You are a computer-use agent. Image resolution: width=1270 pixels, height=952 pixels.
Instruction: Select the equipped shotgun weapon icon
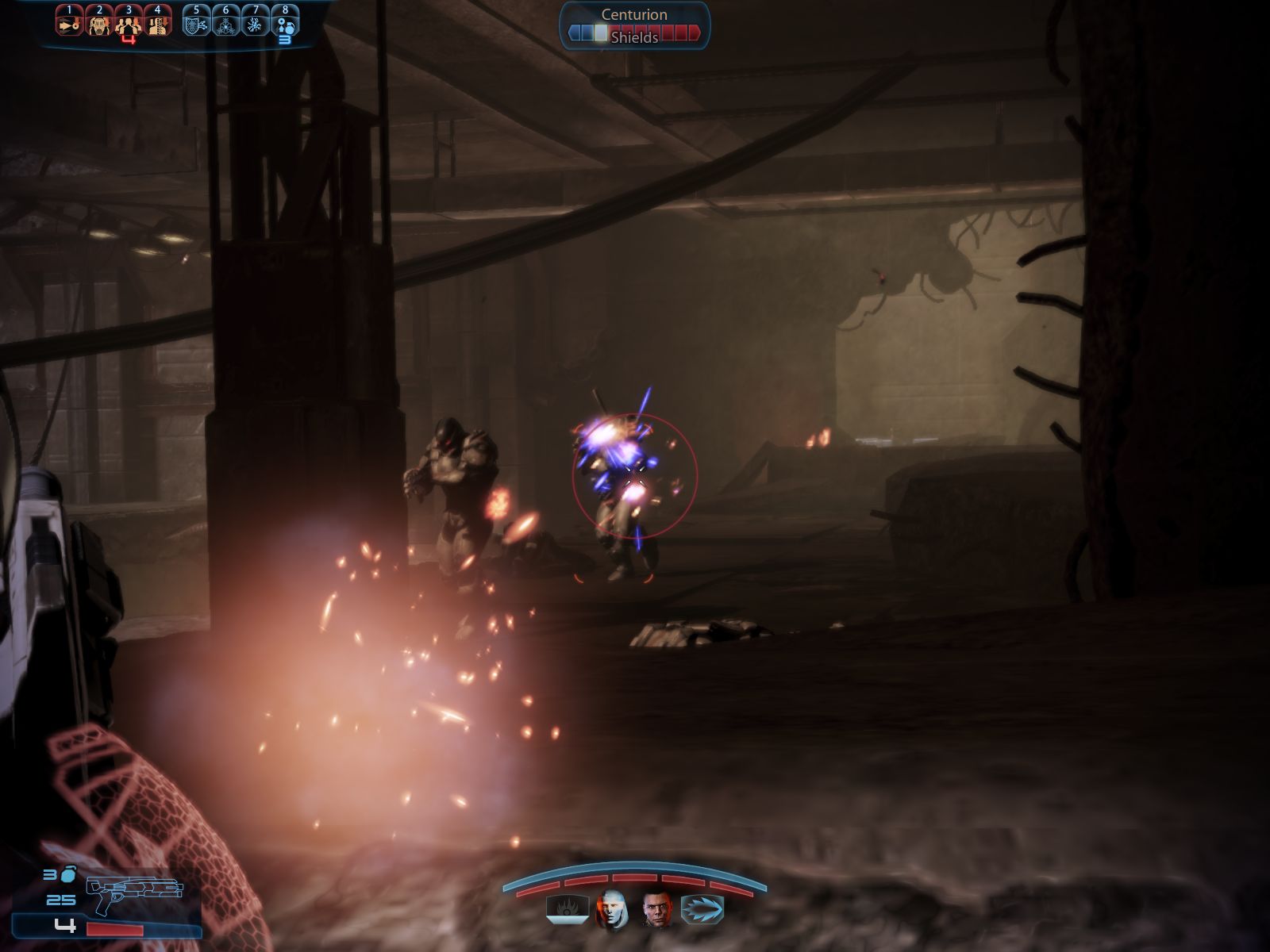[x=134, y=896]
